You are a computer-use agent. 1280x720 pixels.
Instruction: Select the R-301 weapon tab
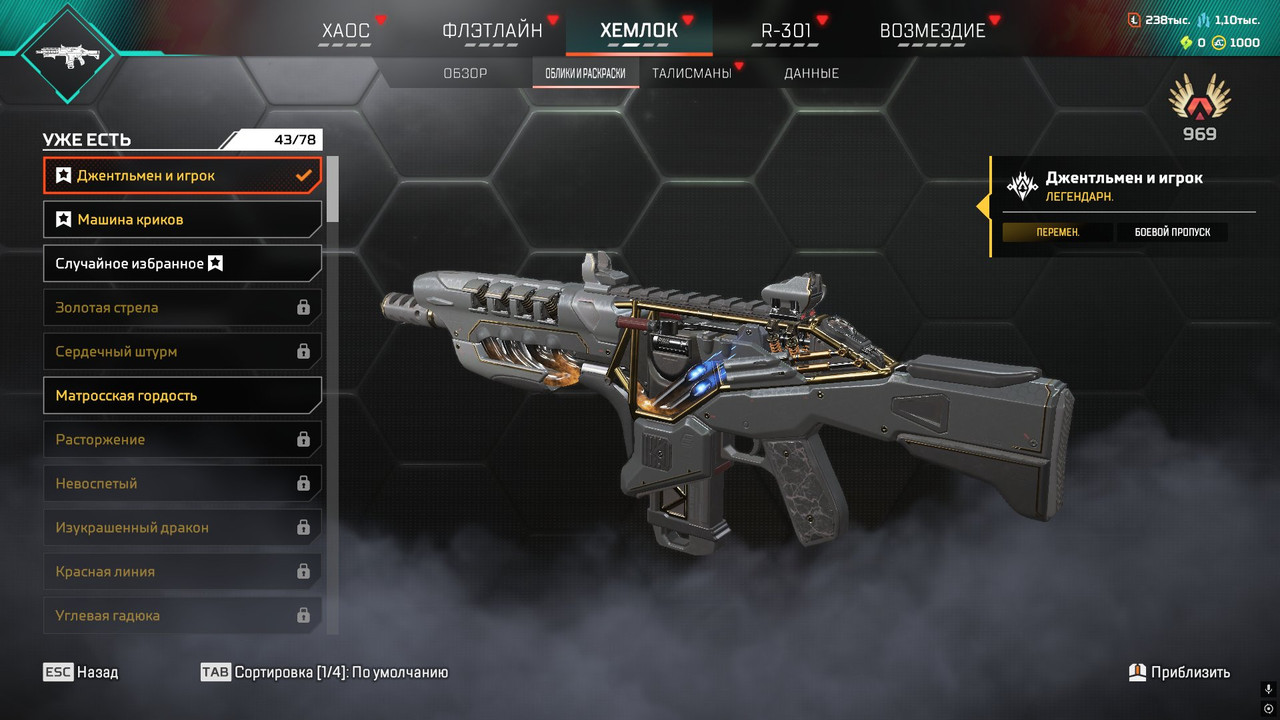[x=786, y=30]
